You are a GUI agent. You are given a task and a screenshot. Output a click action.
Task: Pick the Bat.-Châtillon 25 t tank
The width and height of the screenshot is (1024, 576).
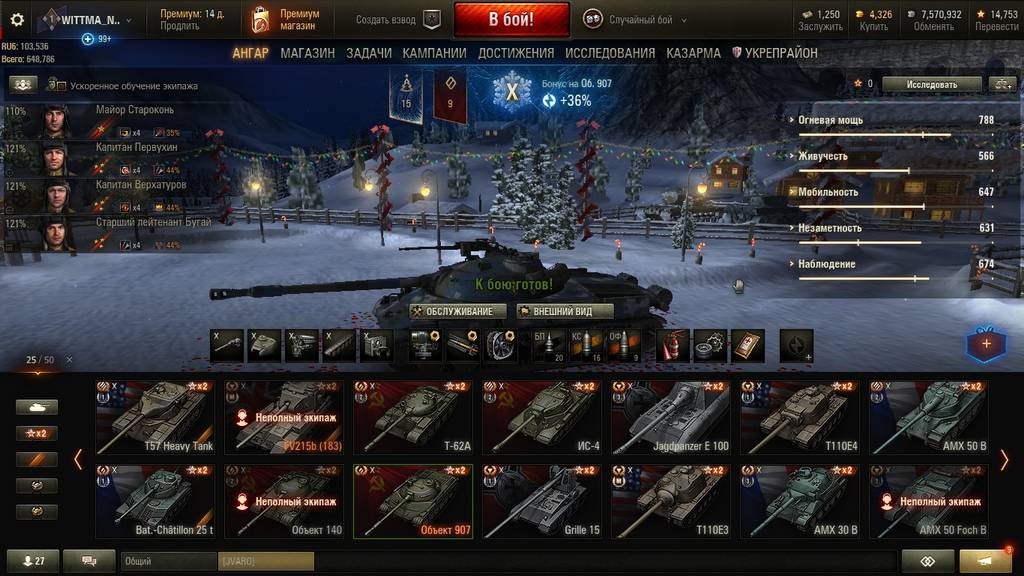coord(155,502)
